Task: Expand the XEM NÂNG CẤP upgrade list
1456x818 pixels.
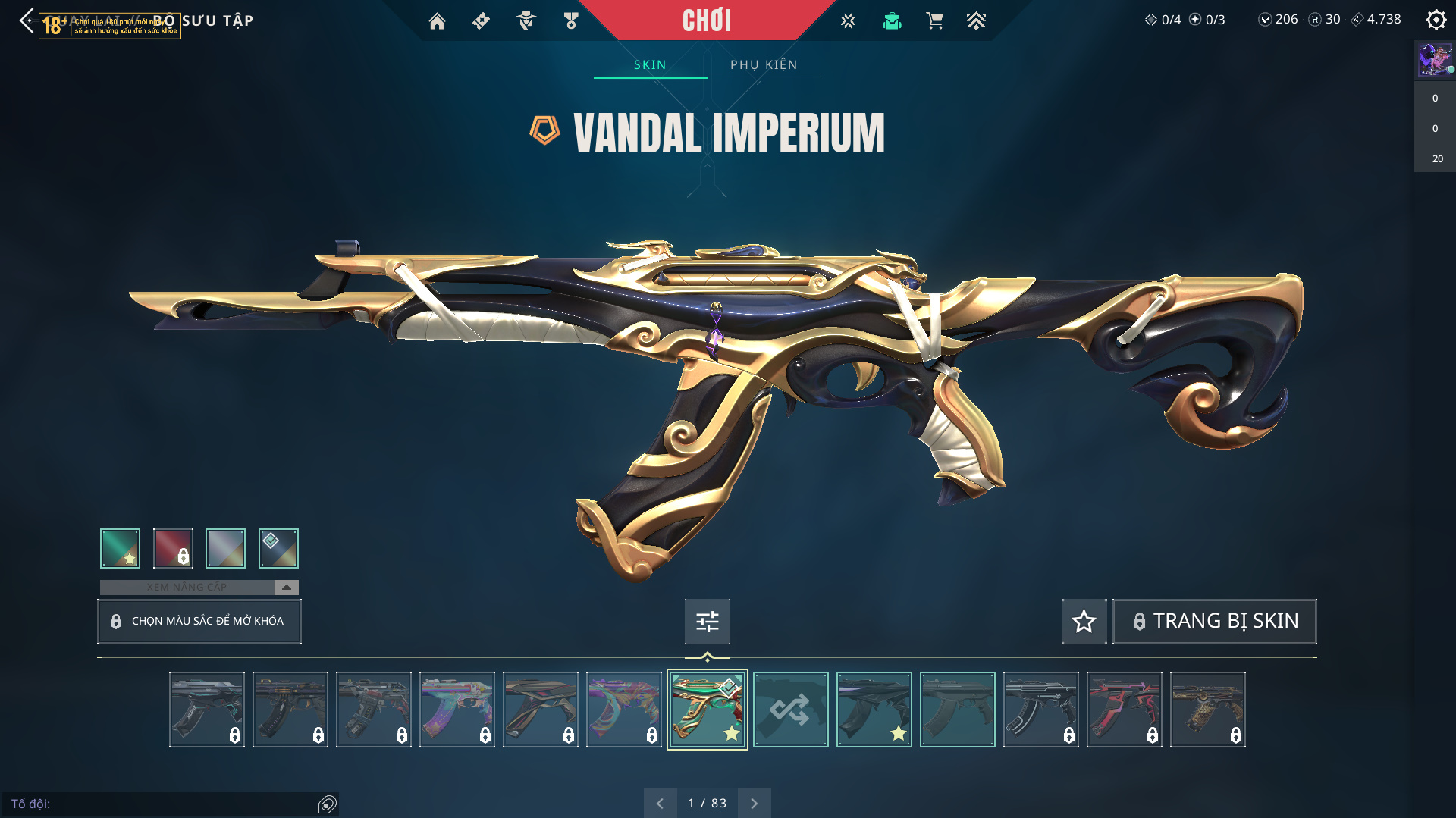Action: [x=286, y=587]
